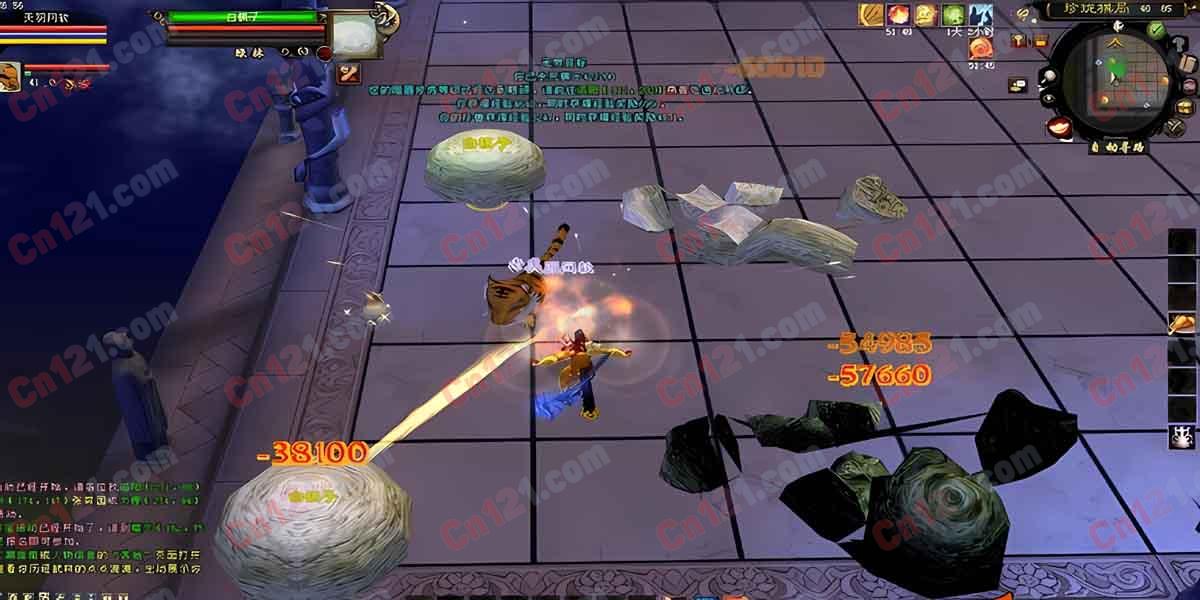Select the fireball buff icon
This screenshot has width=1200, height=600.
pyautogui.click(x=898, y=15)
